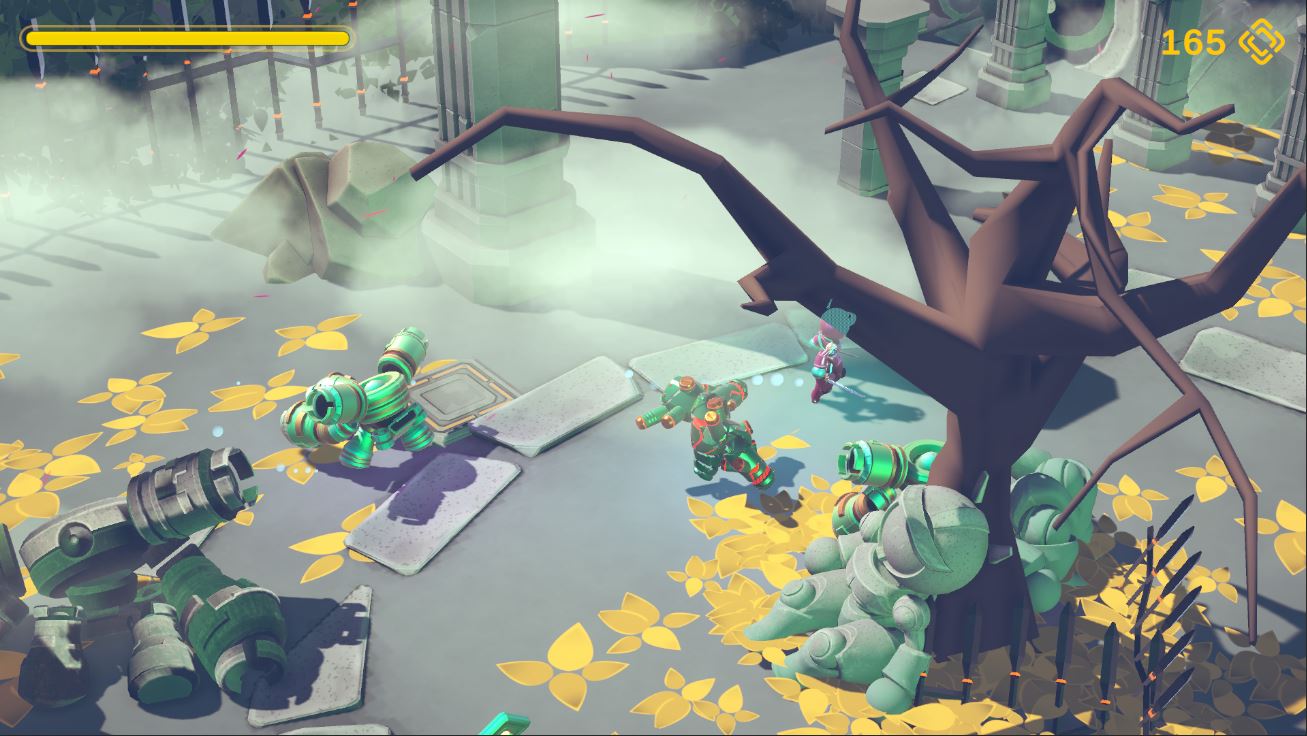This screenshot has height=736, width=1307.
Task: Click the yellow currency diamond icon
Action: click(x=1262, y=43)
